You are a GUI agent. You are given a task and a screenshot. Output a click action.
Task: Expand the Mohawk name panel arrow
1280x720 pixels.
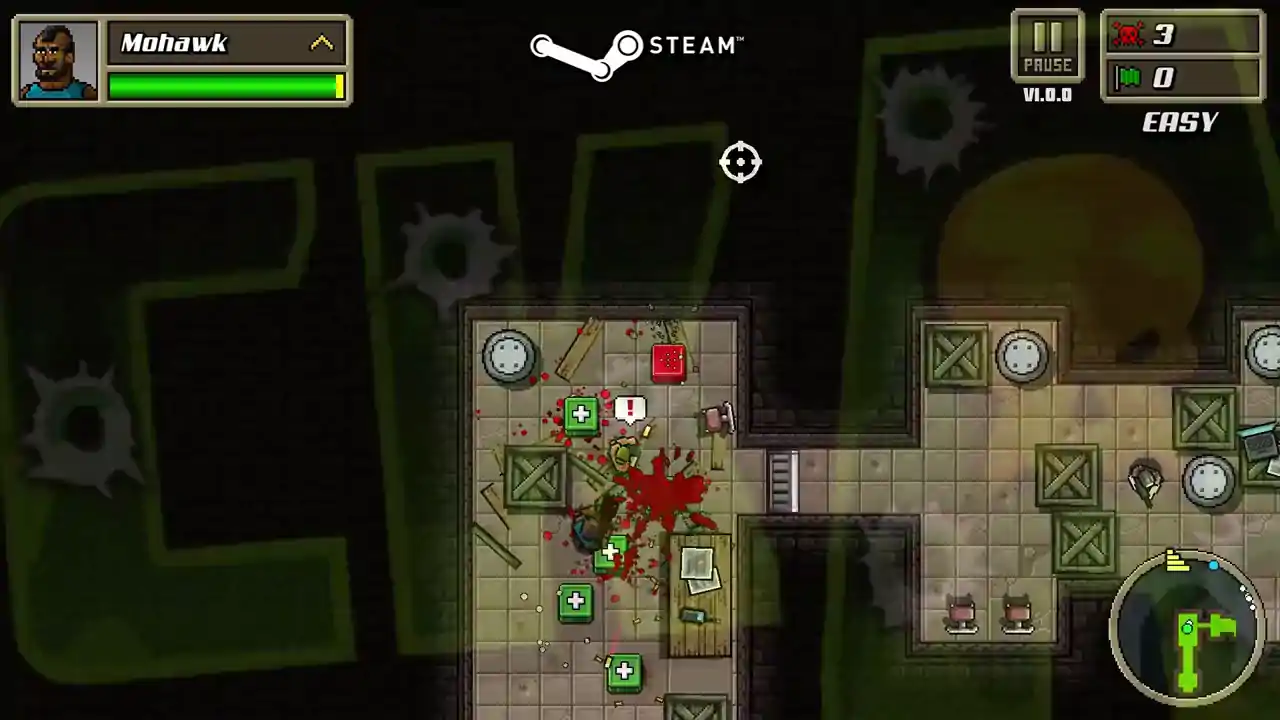pyautogui.click(x=322, y=43)
